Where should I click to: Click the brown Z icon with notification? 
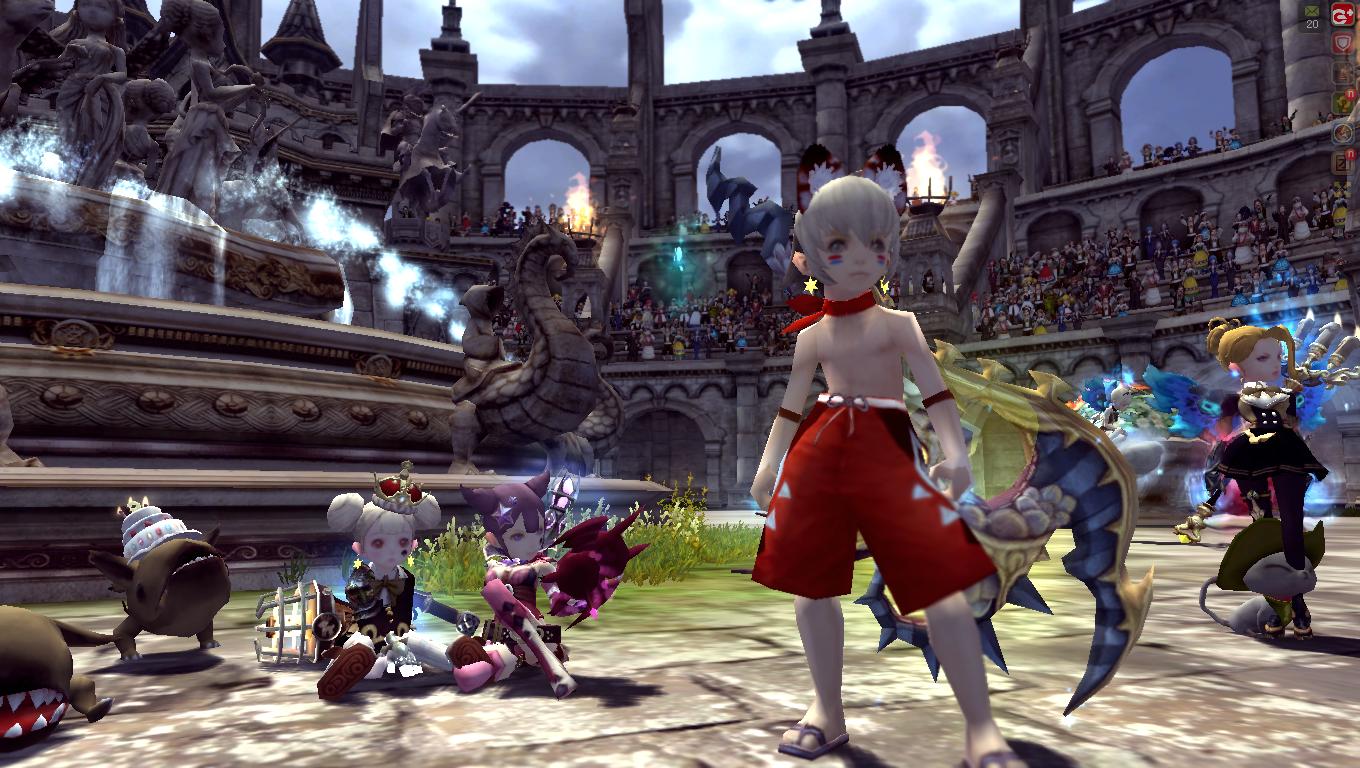1342,161
